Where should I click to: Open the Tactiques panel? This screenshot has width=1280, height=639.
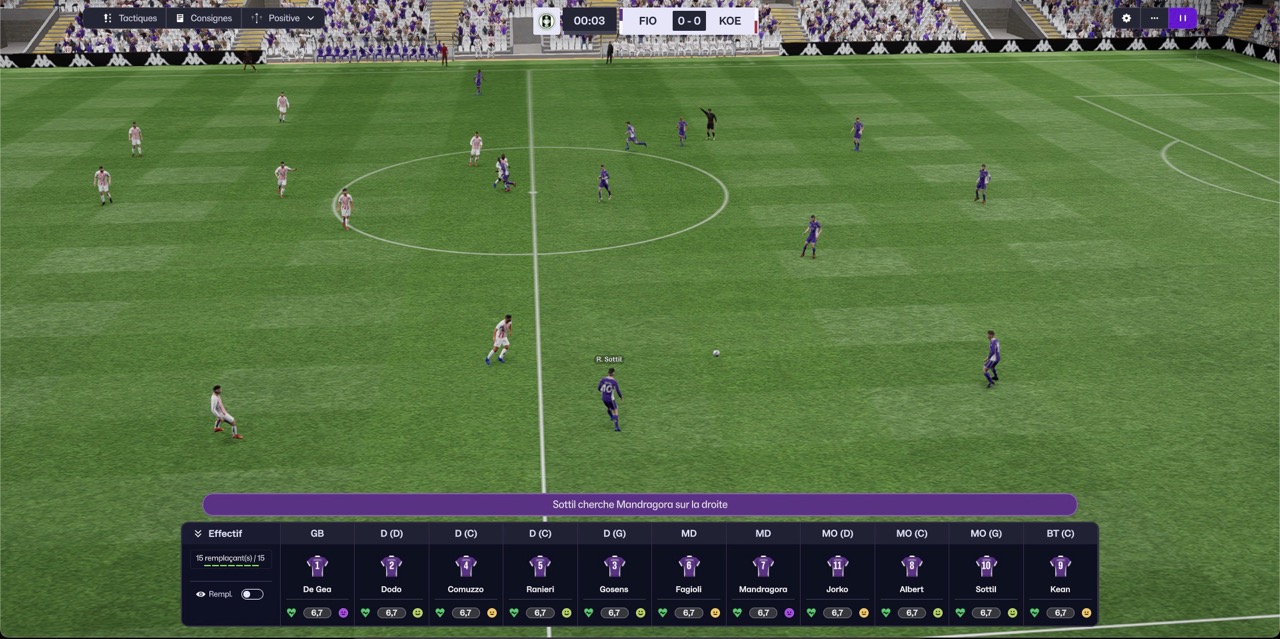point(130,18)
